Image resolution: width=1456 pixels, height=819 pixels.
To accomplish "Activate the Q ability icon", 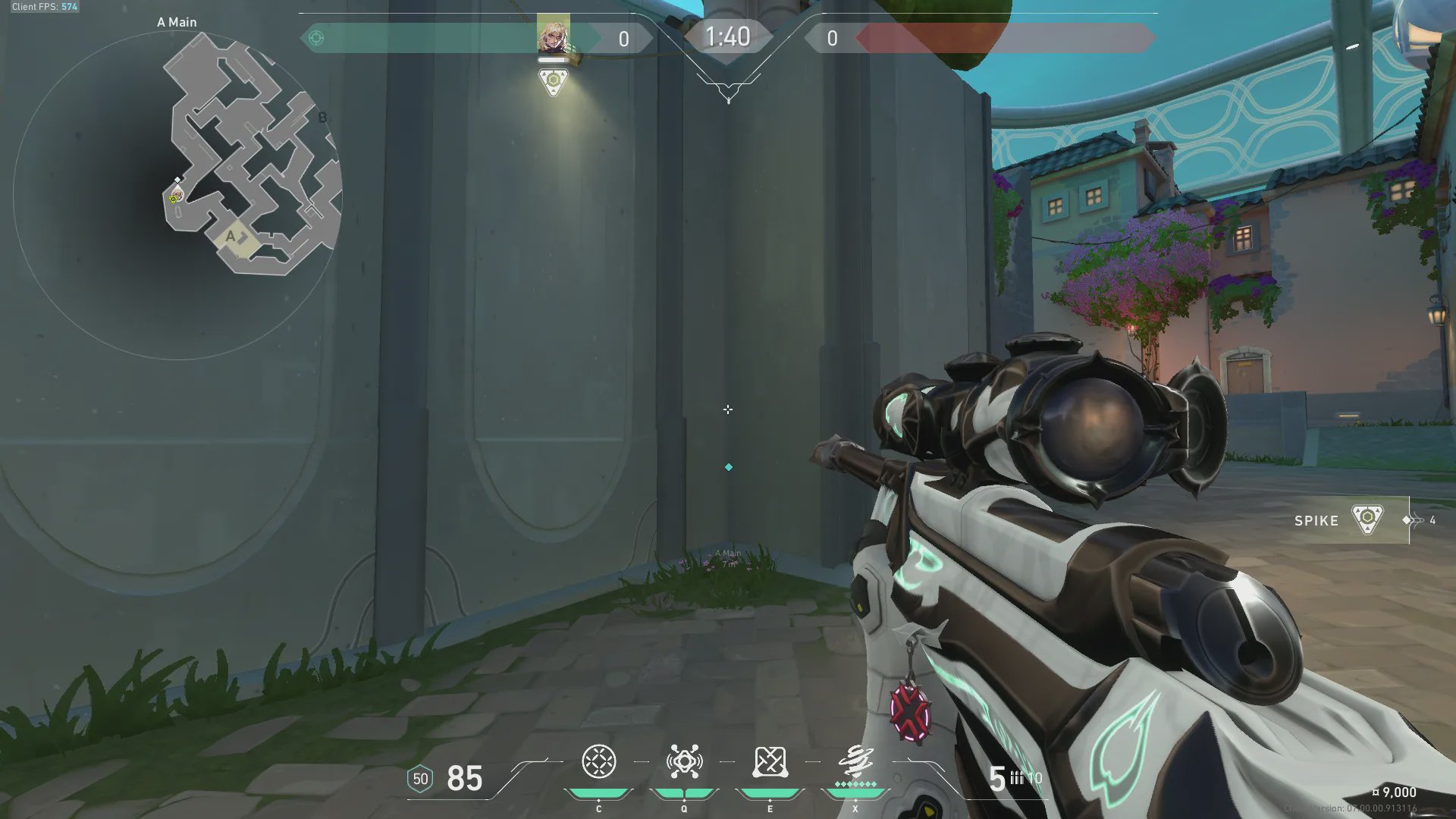I will pyautogui.click(x=684, y=762).
